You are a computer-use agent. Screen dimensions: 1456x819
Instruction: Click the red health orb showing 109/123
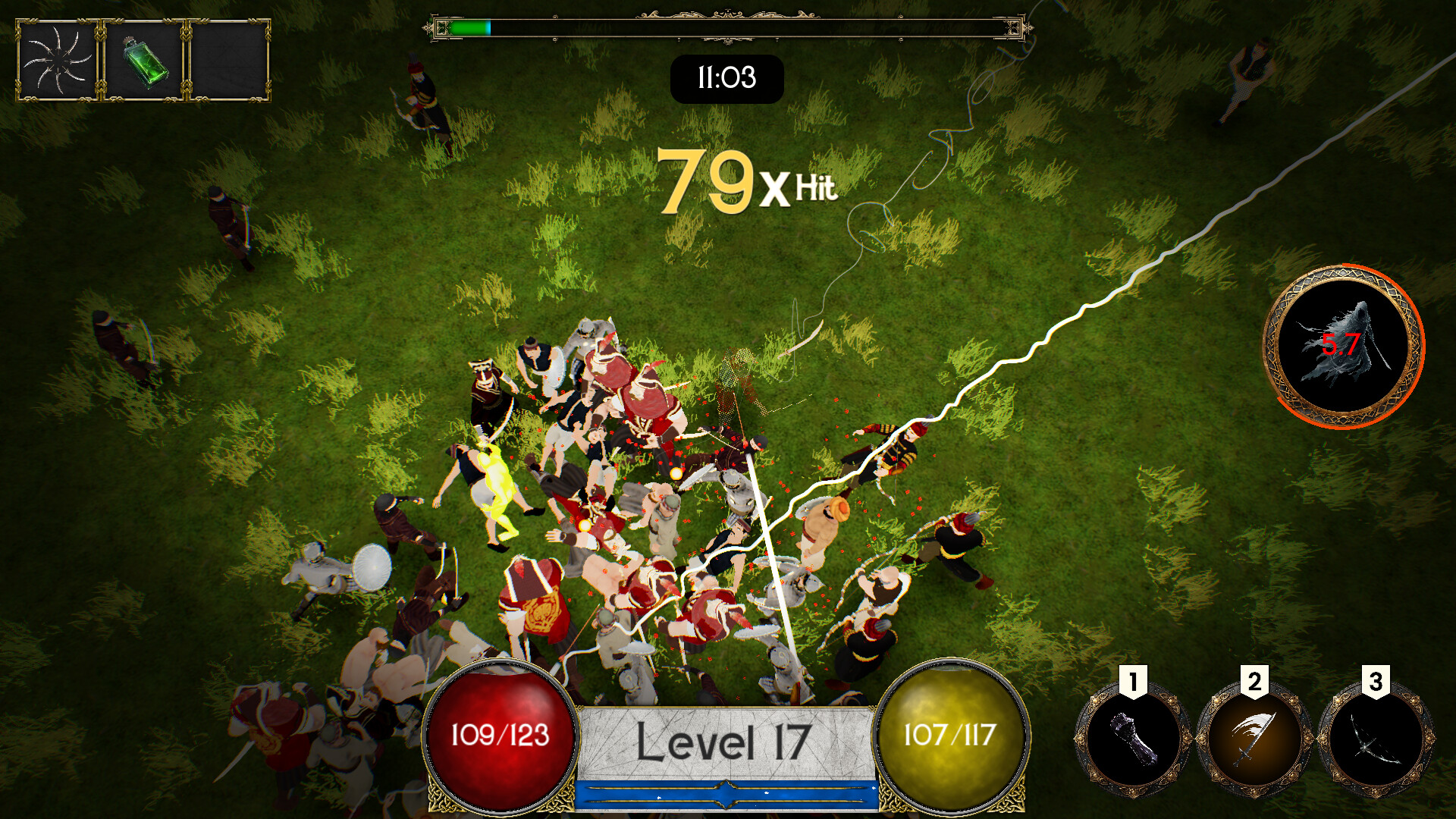click(x=500, y=739)
